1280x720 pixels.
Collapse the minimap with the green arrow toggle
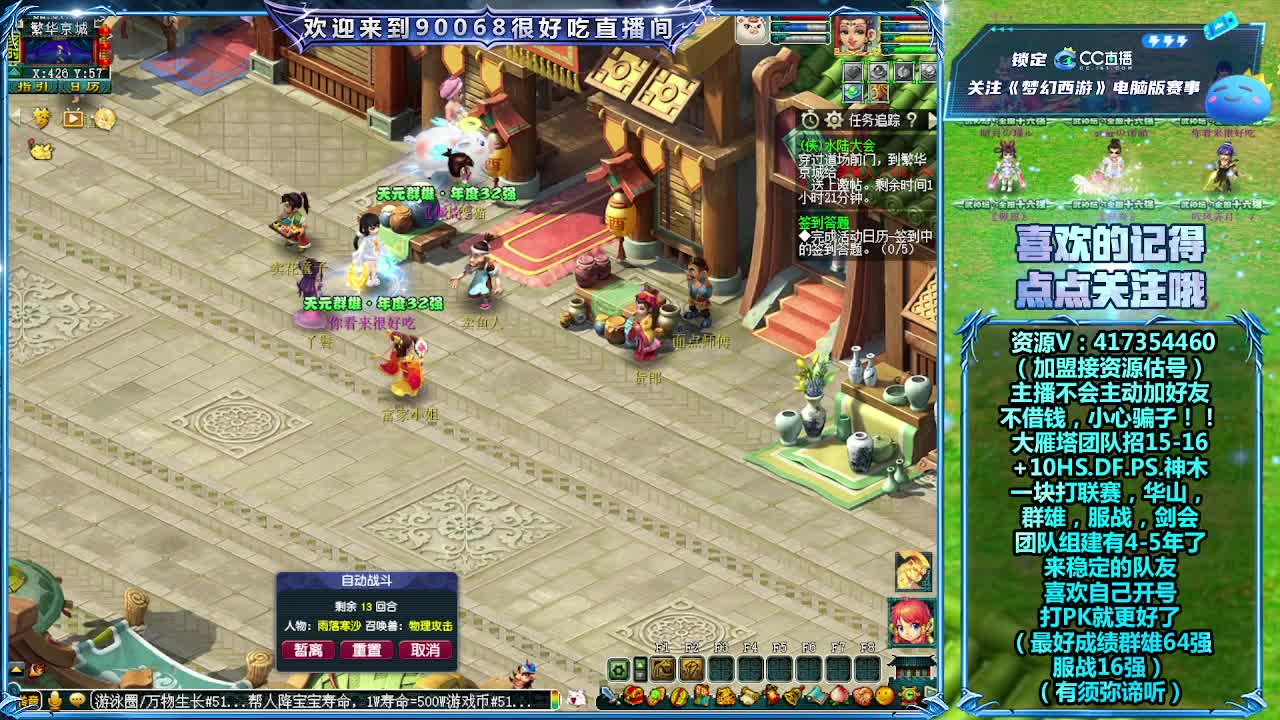[13, 70]
